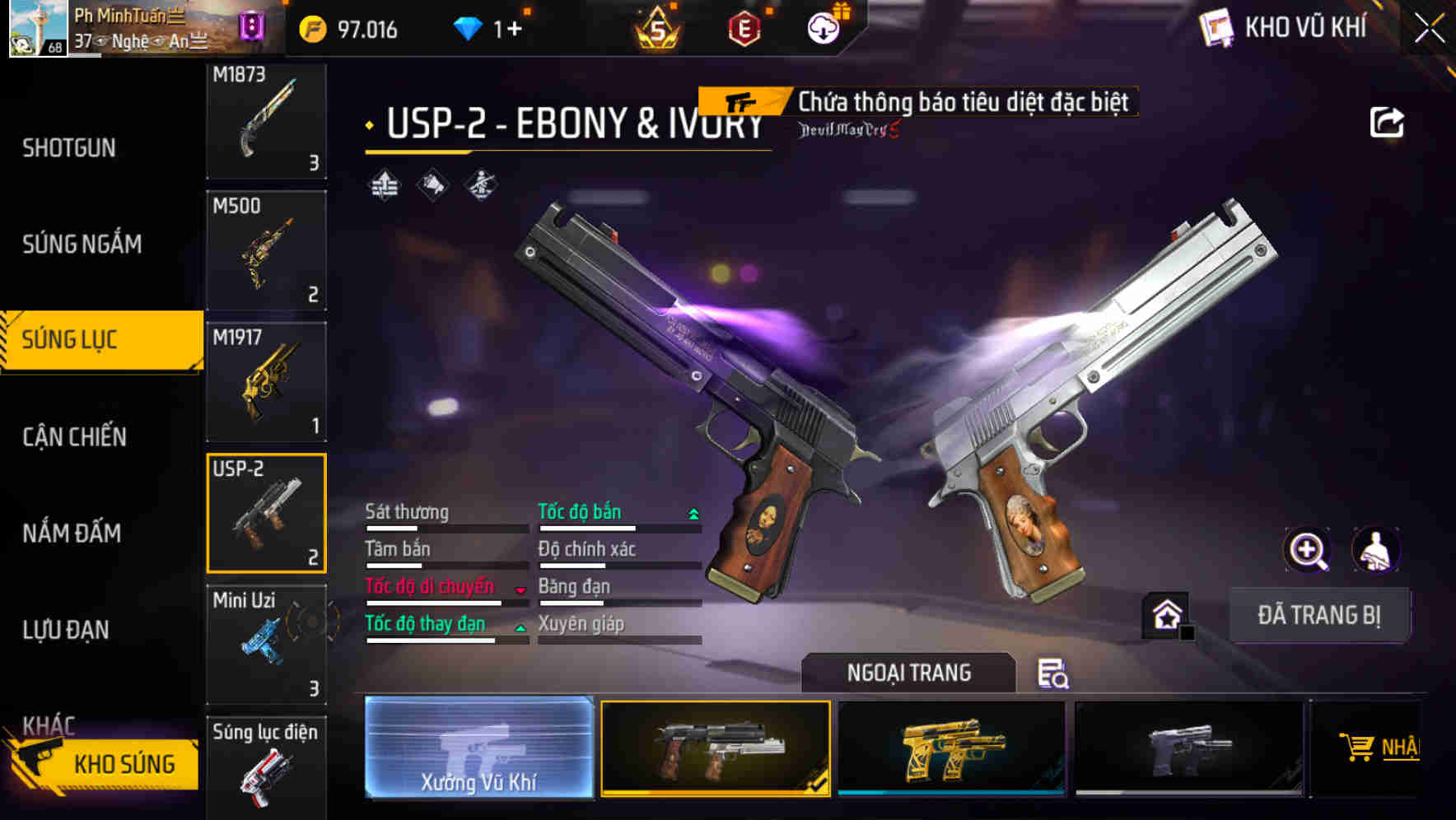The width and height of the screenshot is (1456, 820).
Task: Select the Mini Uzi in the weapon list
Action: pyautogui.click(x=265, y=642)
